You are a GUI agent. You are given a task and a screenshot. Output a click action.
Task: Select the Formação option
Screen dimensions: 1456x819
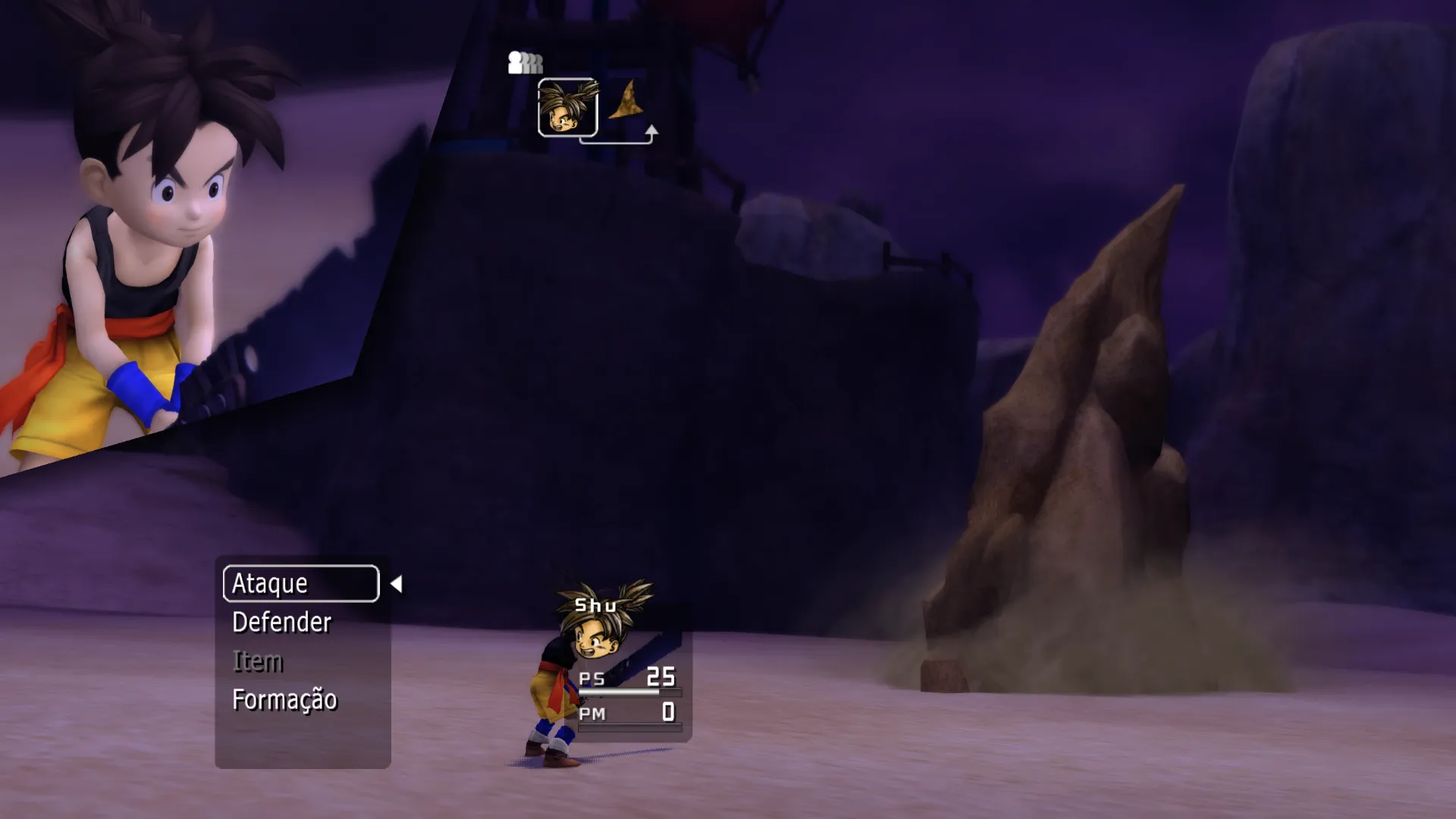(284, 700)
